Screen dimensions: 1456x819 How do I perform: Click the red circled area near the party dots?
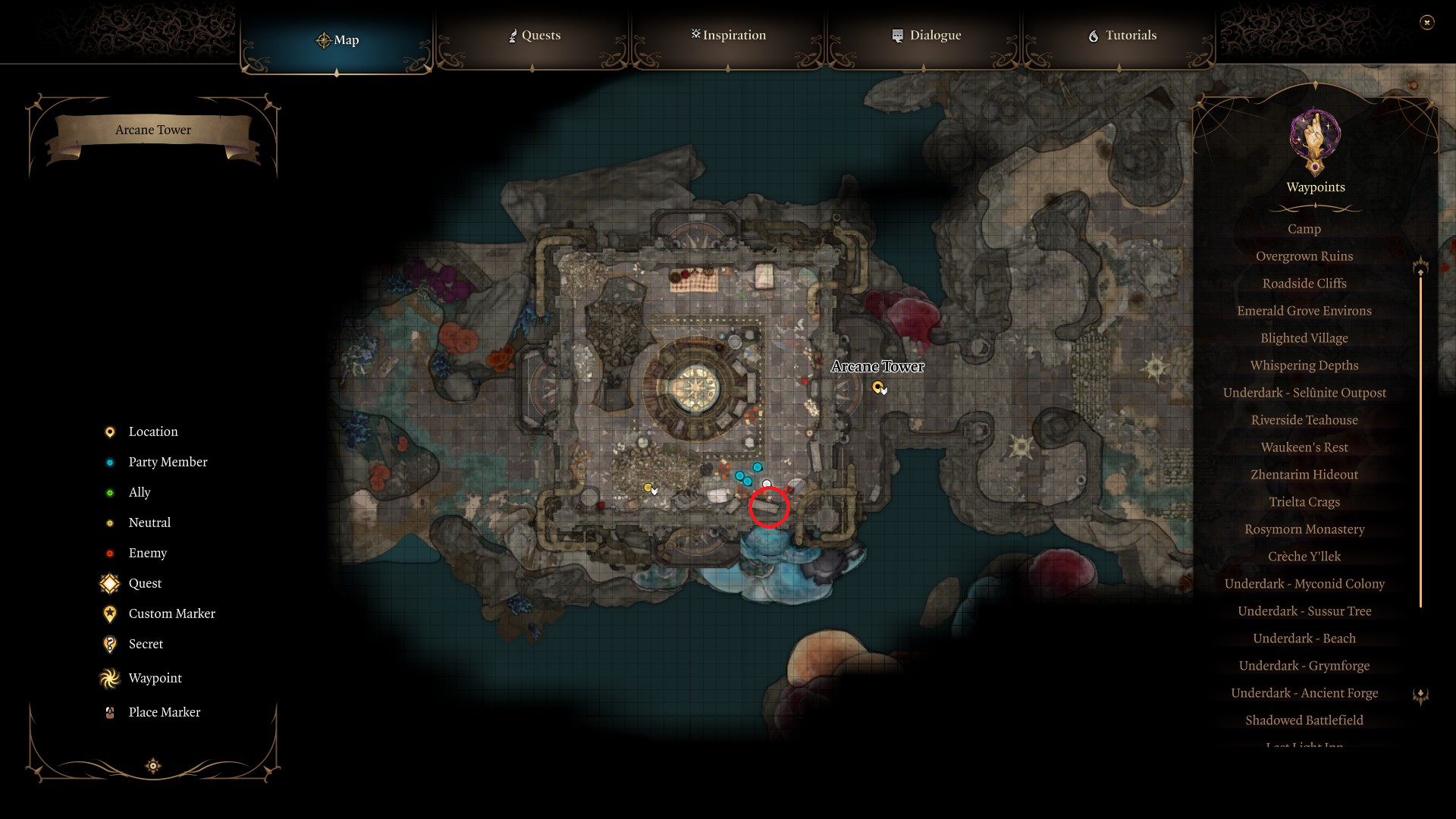click(x=769, y=507)
